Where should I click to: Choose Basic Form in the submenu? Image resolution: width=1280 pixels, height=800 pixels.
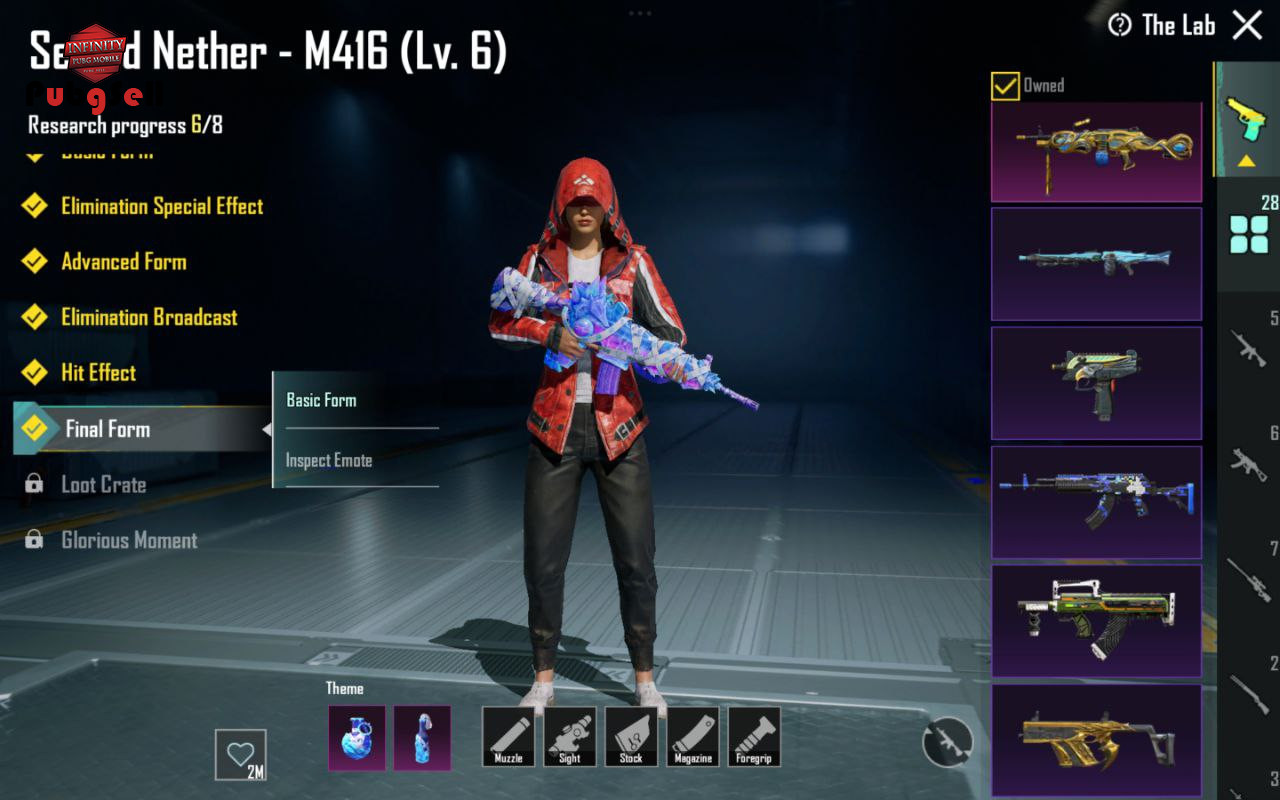click(x=321, y=400)
